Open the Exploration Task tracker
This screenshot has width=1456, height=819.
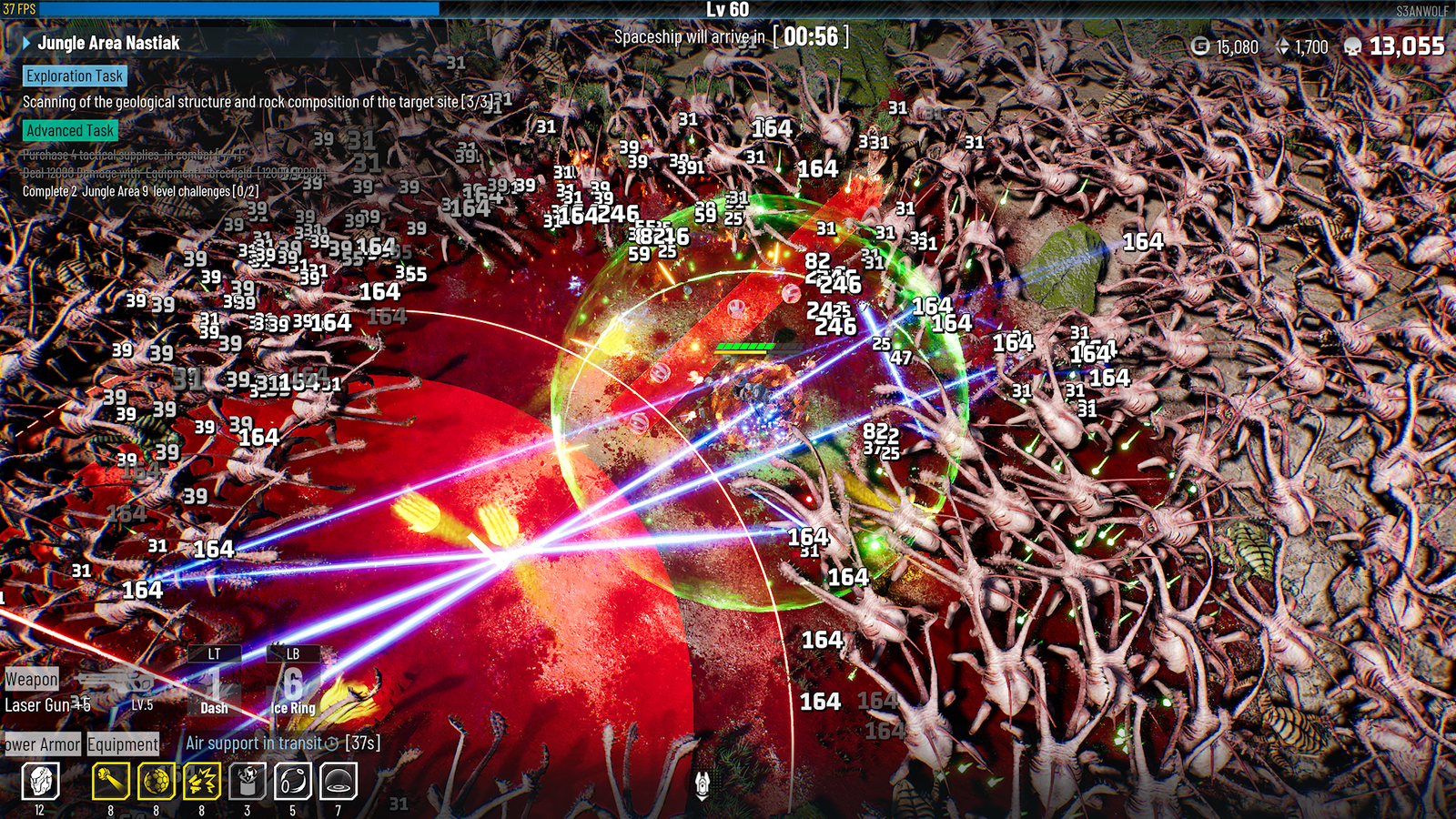(x=74, y=76)
